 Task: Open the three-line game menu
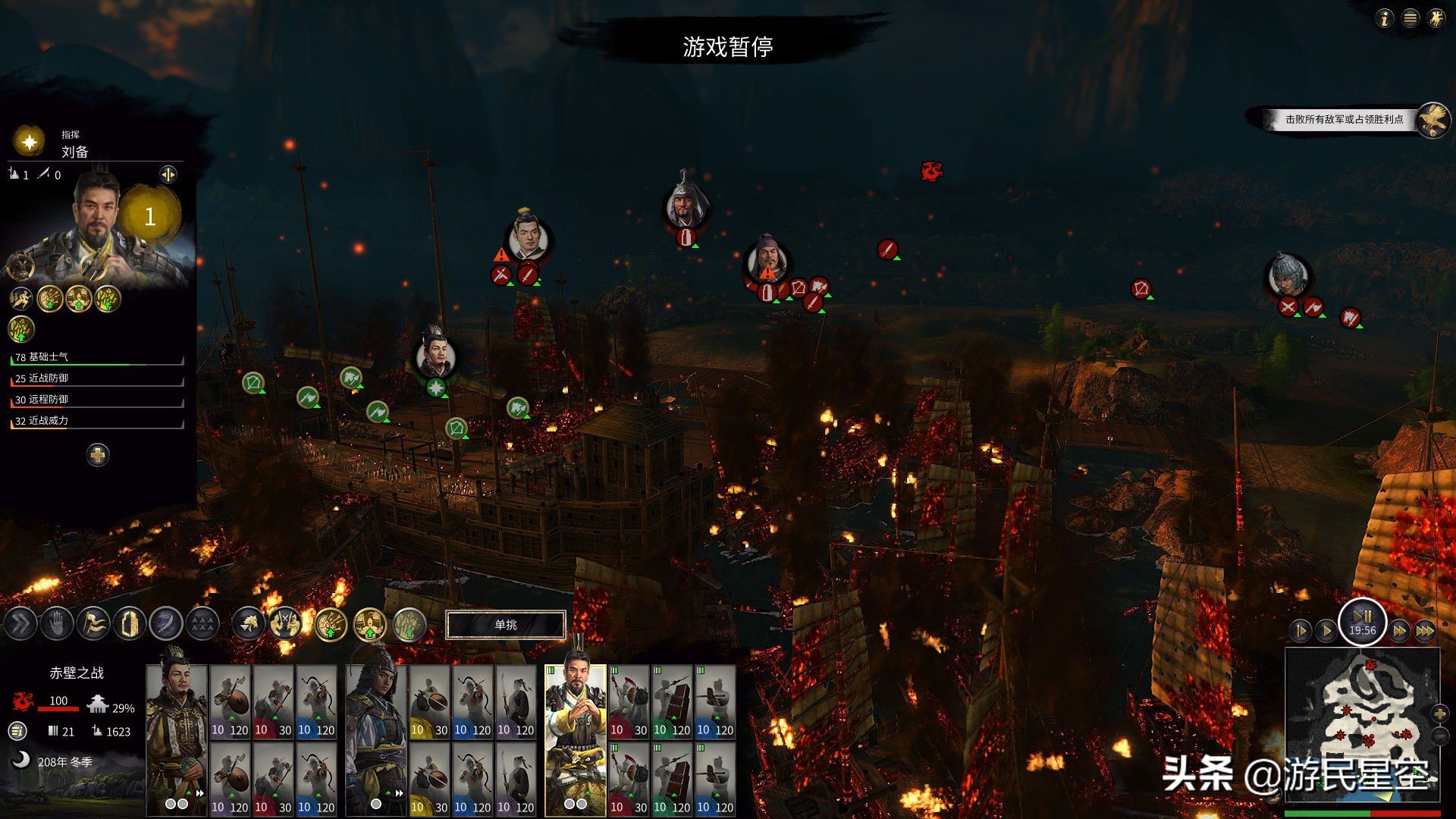point(1410,18)
